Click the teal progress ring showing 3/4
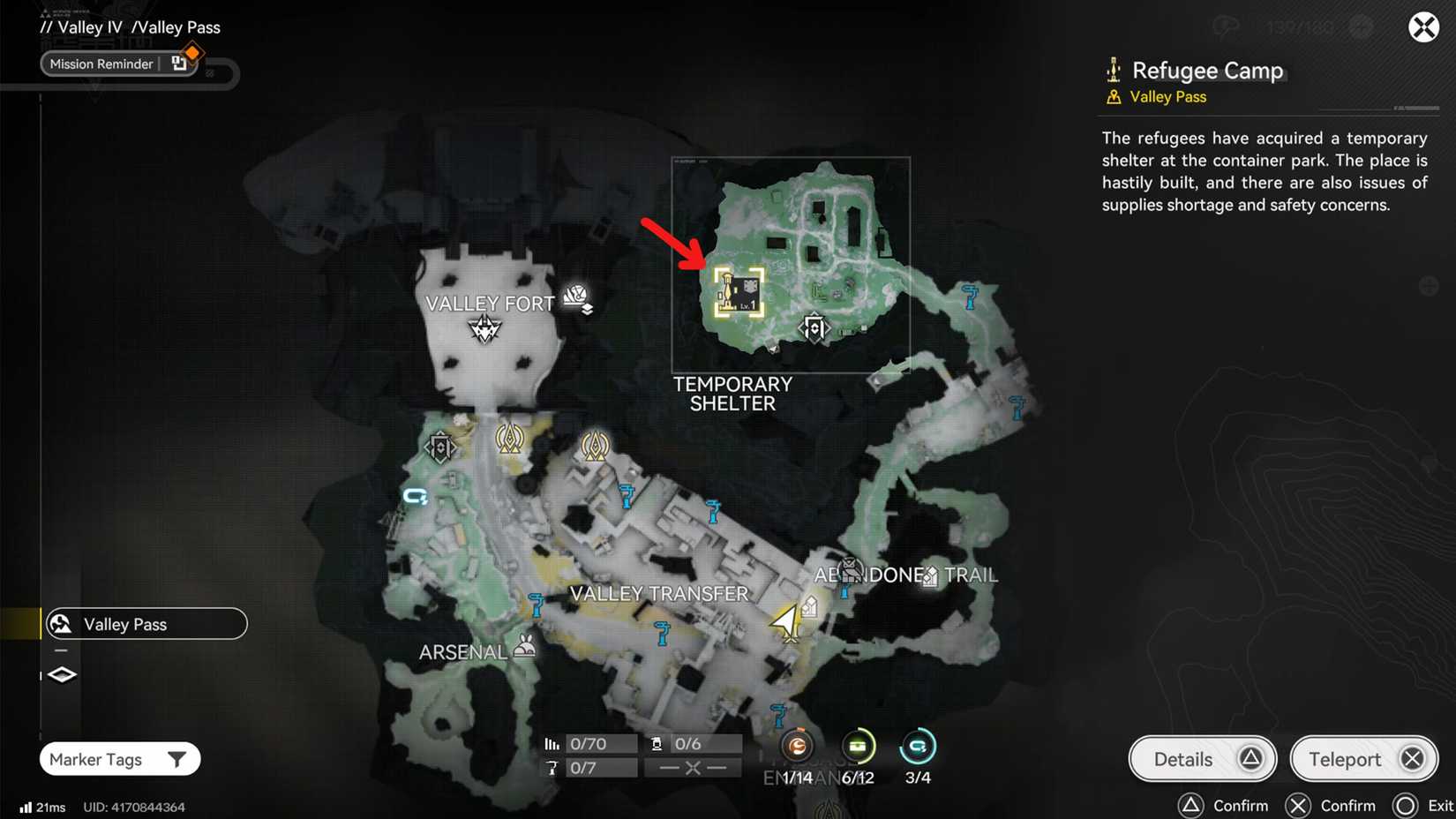This screenshot has height=819, width=1456. point(917,747)
